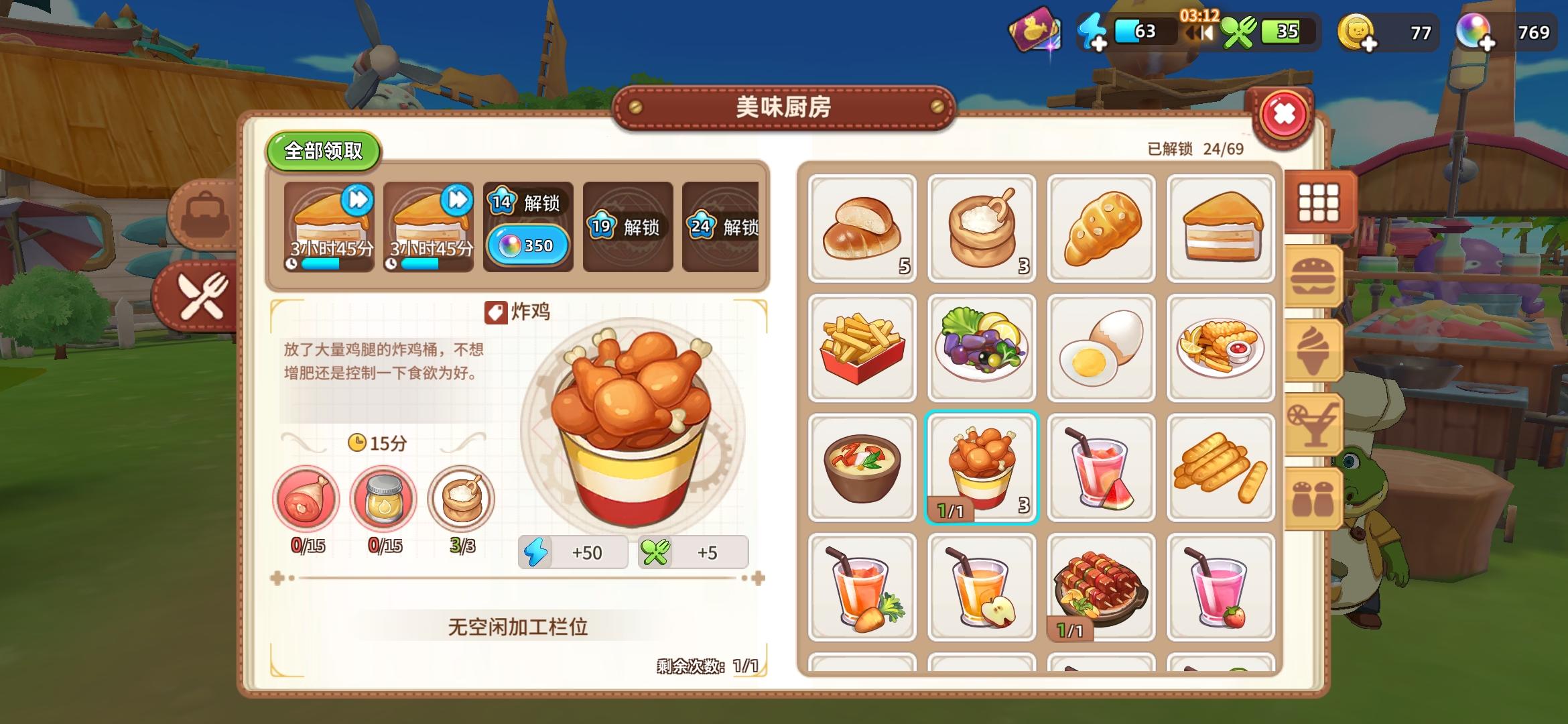Click the golden duck card icon in top bar
The image size is (1568, 724).
(x=1032, y=30)
